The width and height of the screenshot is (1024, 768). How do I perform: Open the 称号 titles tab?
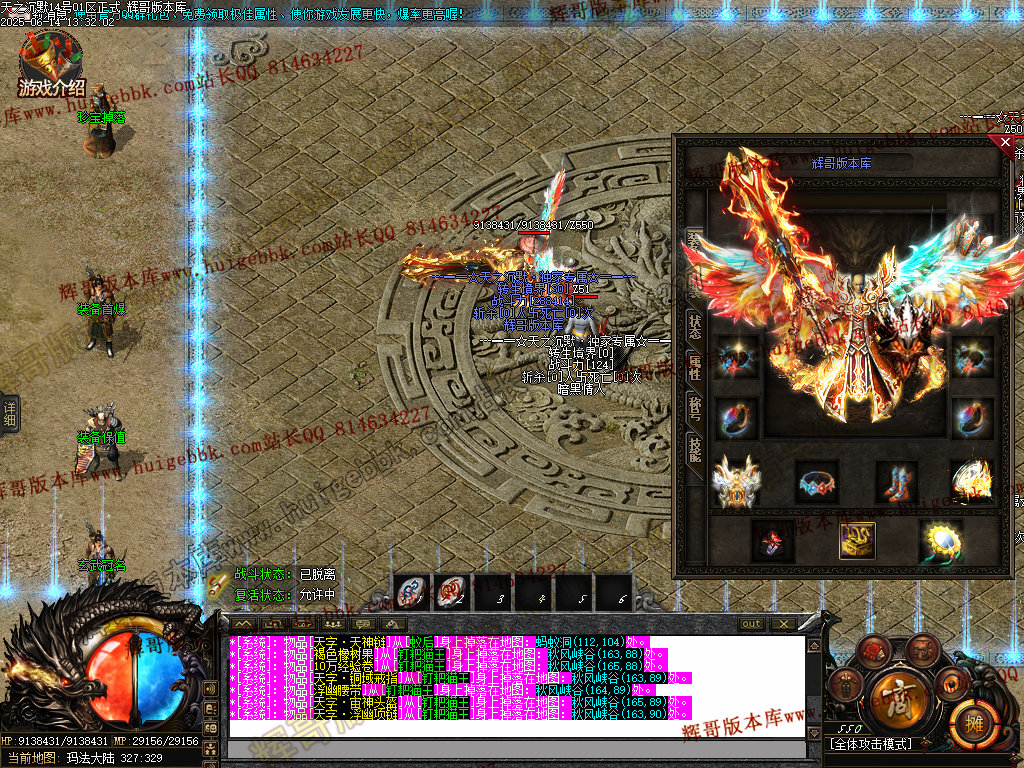(695, 408)
